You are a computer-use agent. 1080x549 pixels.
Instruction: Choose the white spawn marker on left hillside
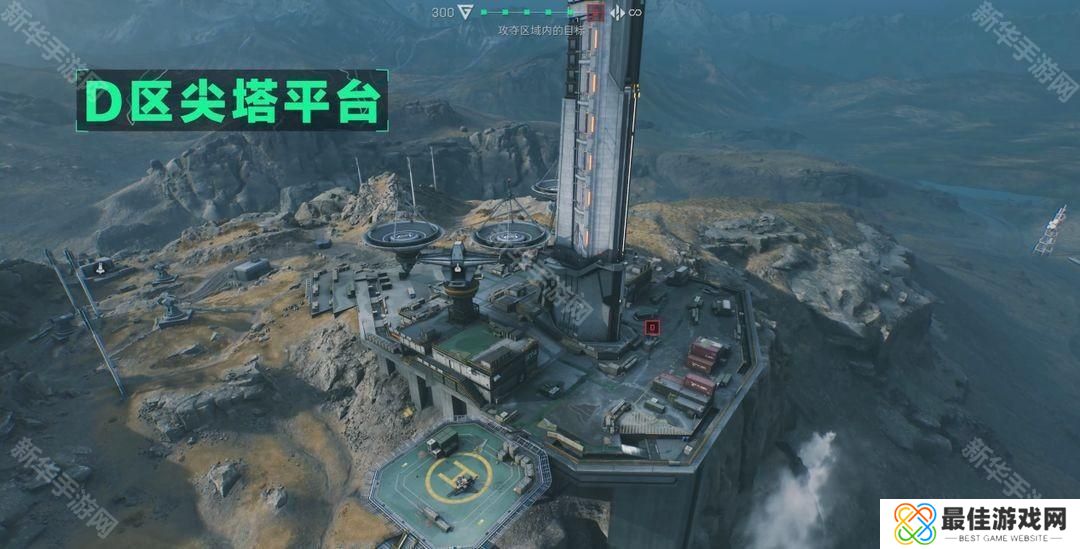point(101,268)
